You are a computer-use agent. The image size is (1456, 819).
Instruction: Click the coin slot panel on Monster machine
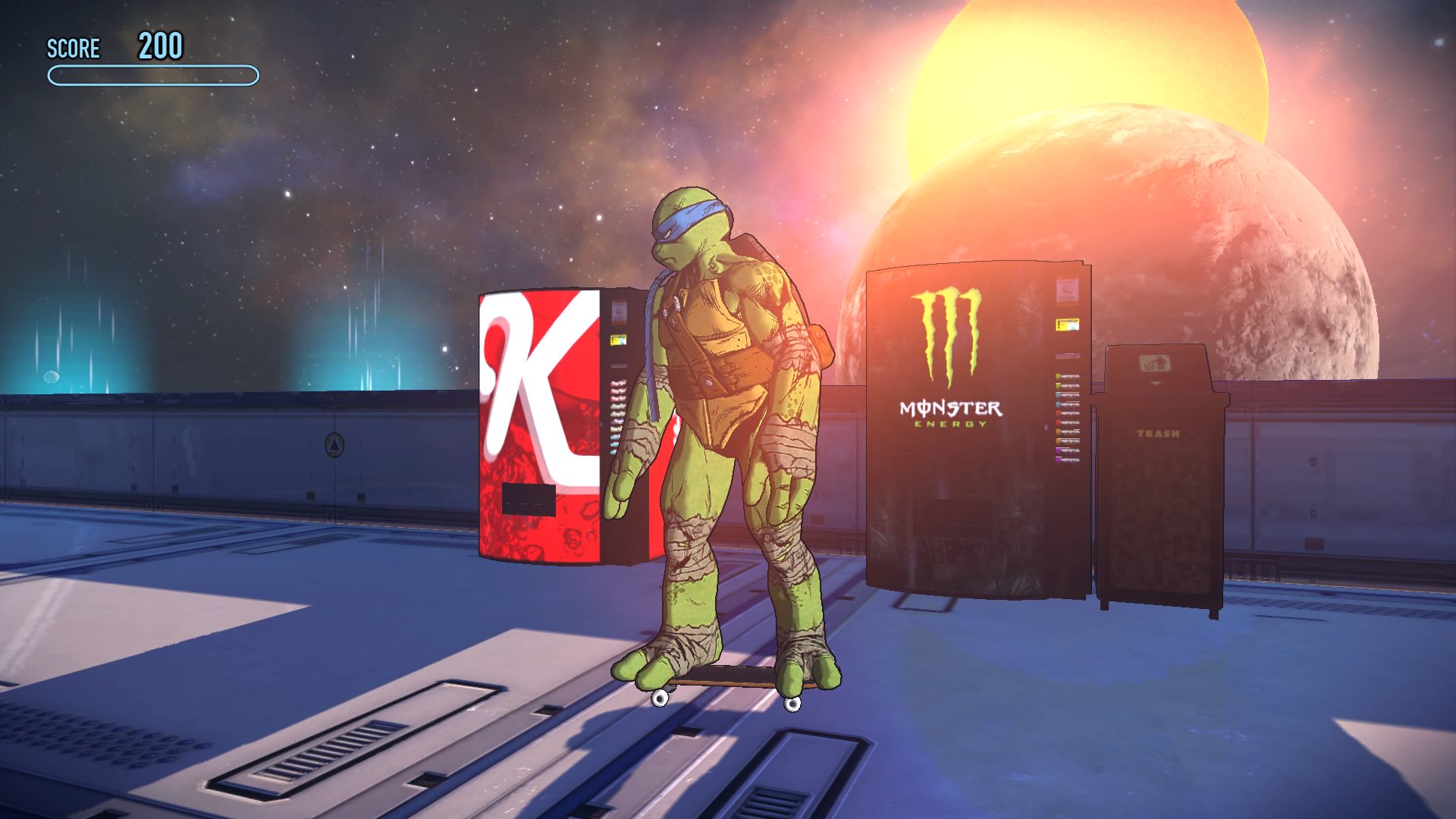pos(1065,292)
